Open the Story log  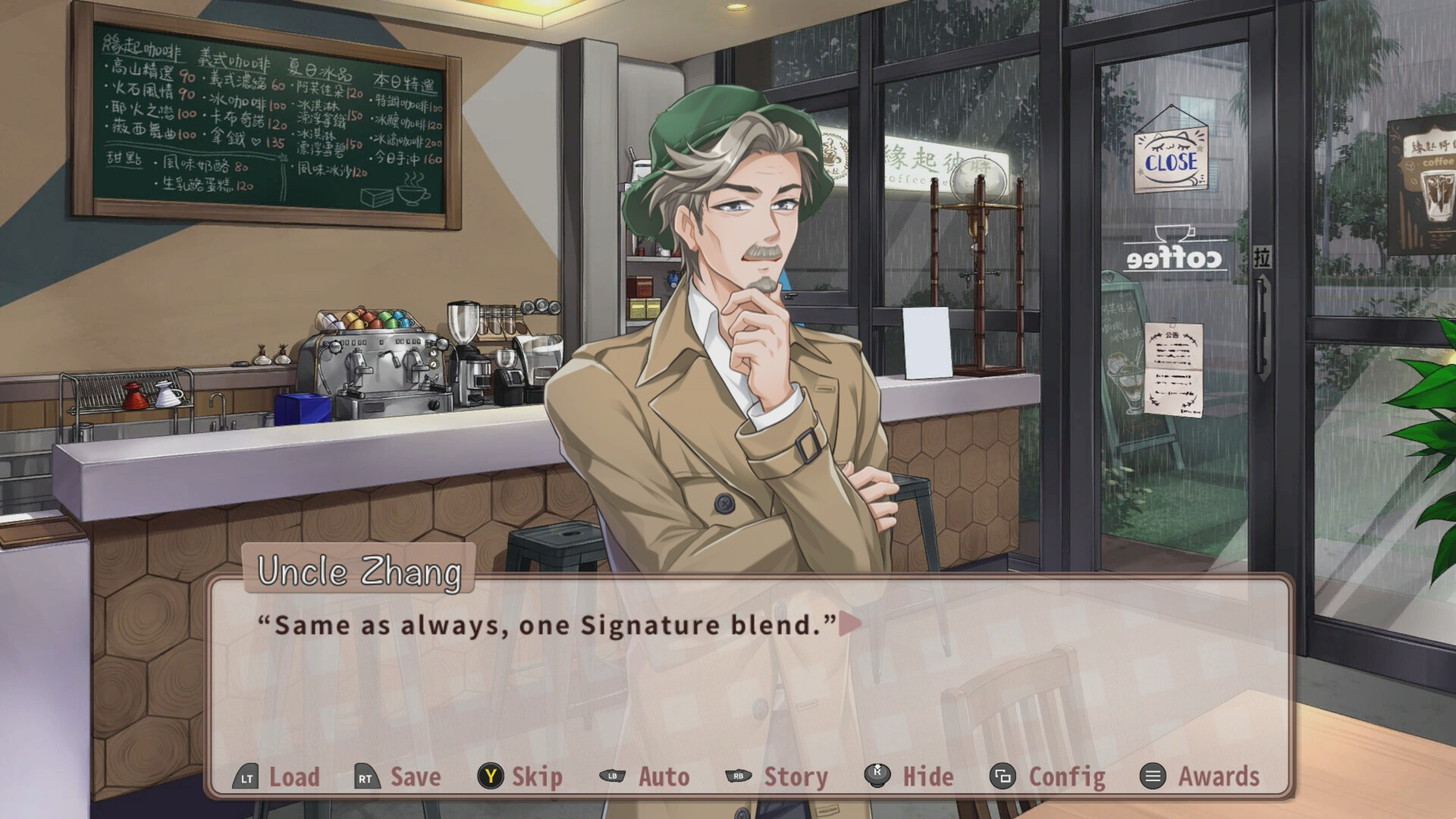795,777
